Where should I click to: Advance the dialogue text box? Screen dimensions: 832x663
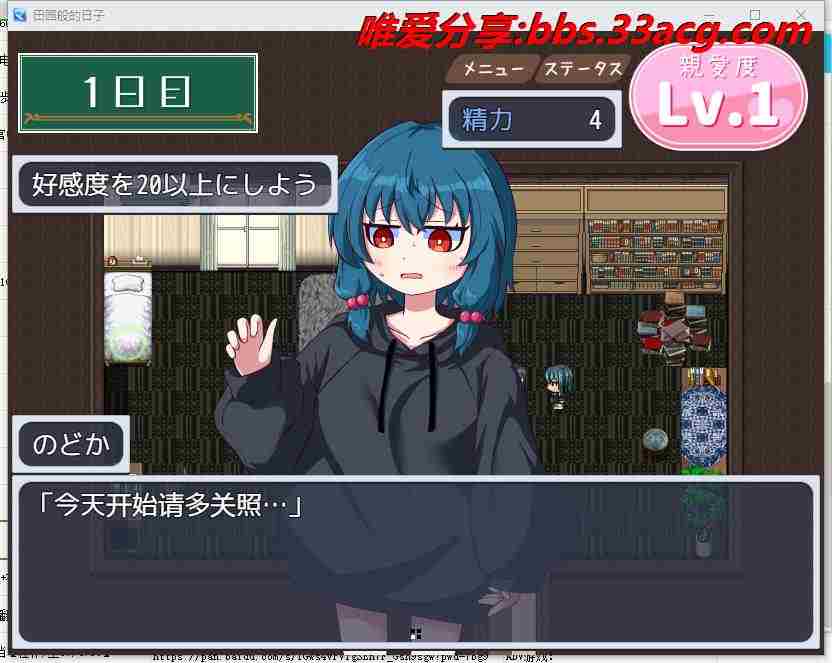[414, 560]
